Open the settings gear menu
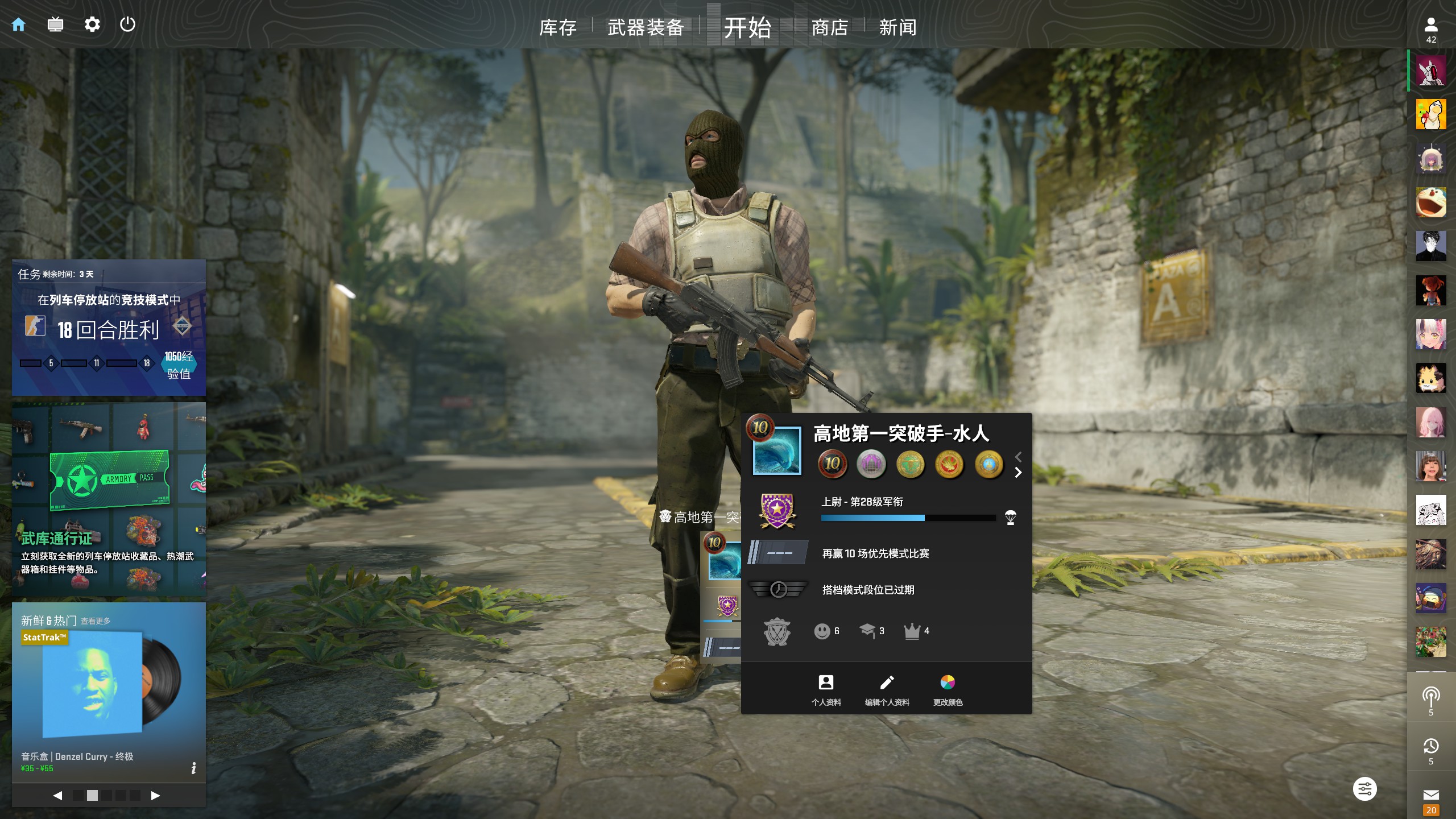Viewport: 1456px width, 819px height. (x=92, y=24)
